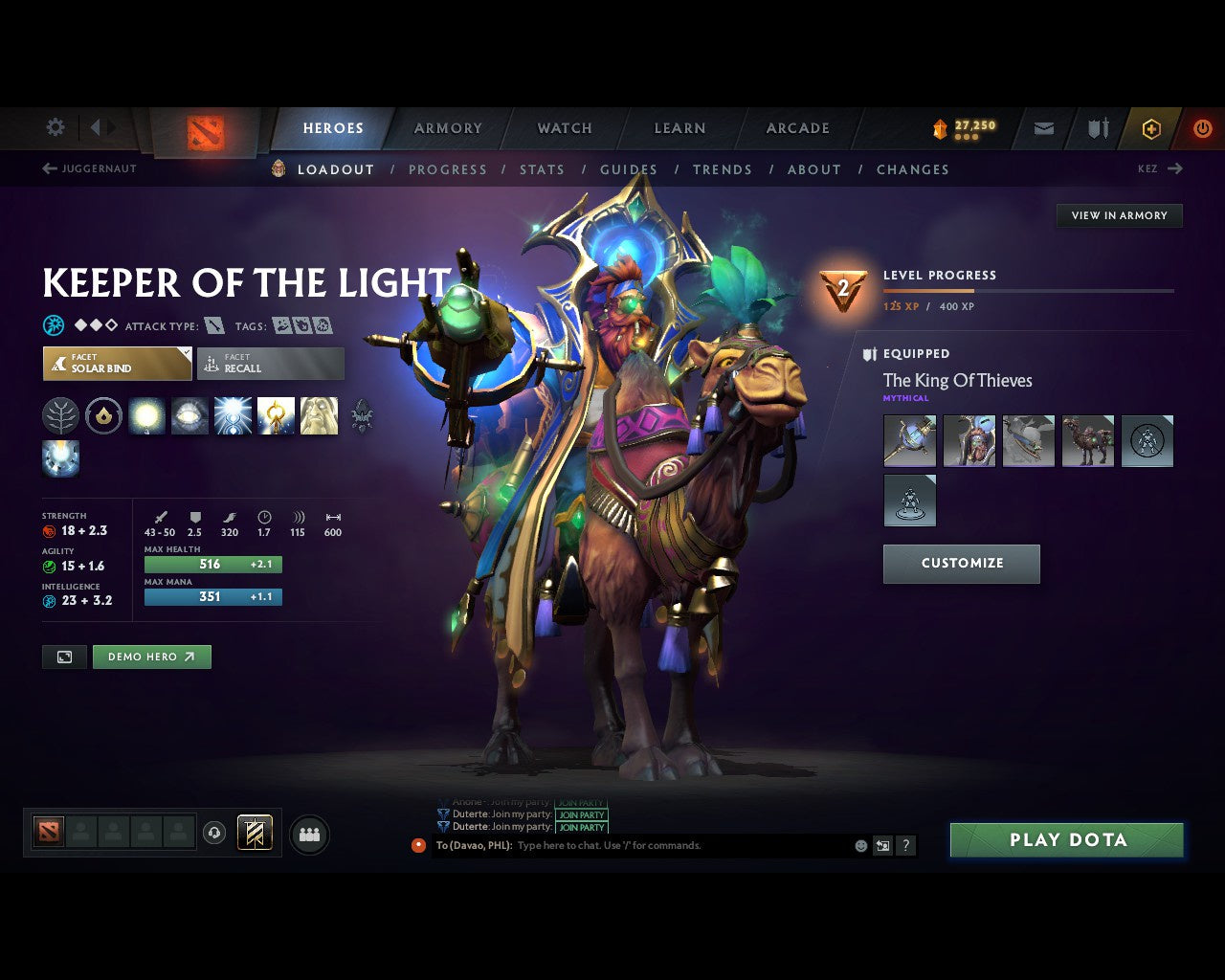Select the Illuminate ability icon
The width and height of the screenshot is (1225, 980).
click(x=147, y=415)
